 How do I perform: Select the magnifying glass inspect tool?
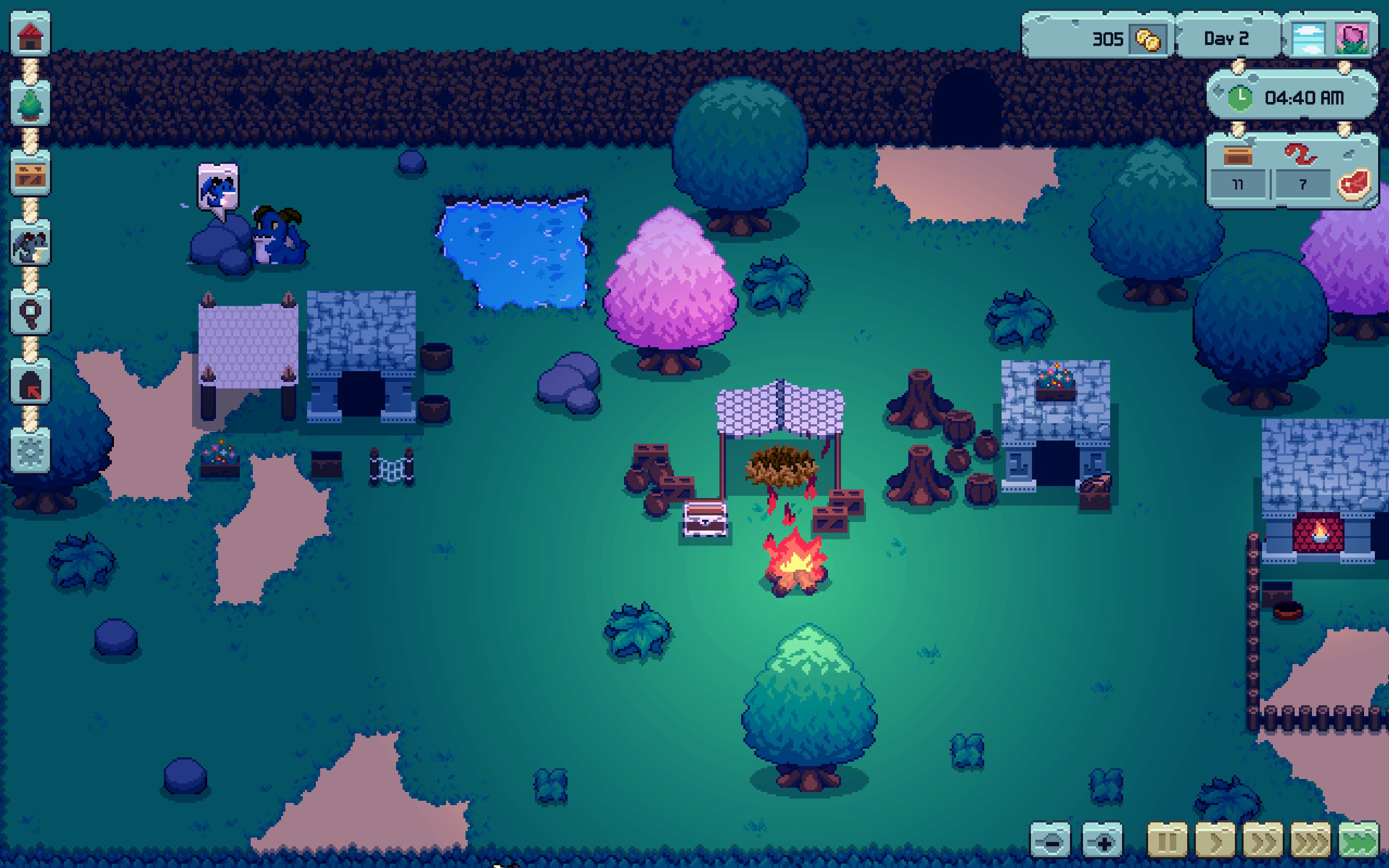(30, 314)
